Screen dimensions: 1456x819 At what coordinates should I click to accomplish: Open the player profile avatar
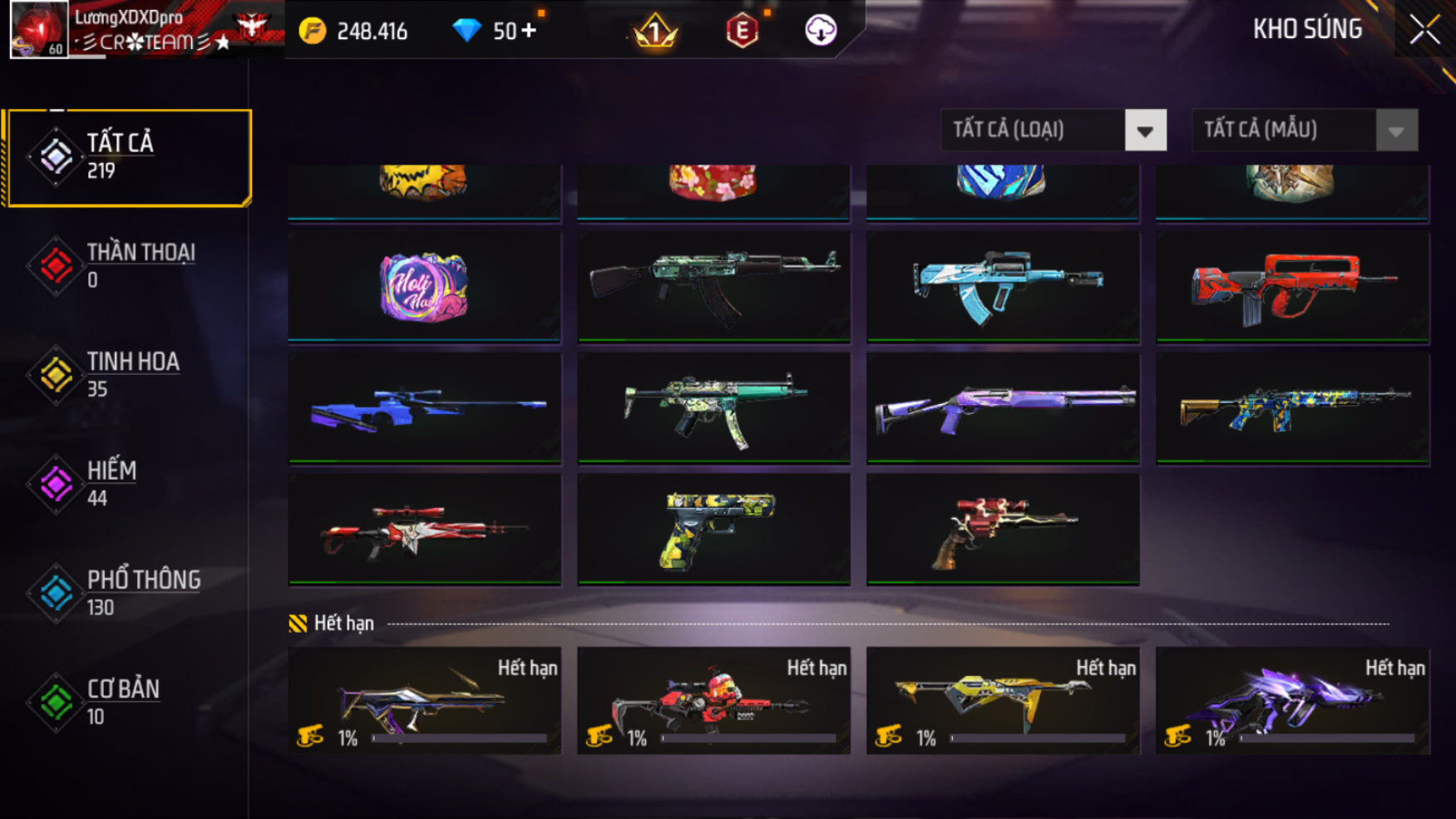tap(39, 29)
